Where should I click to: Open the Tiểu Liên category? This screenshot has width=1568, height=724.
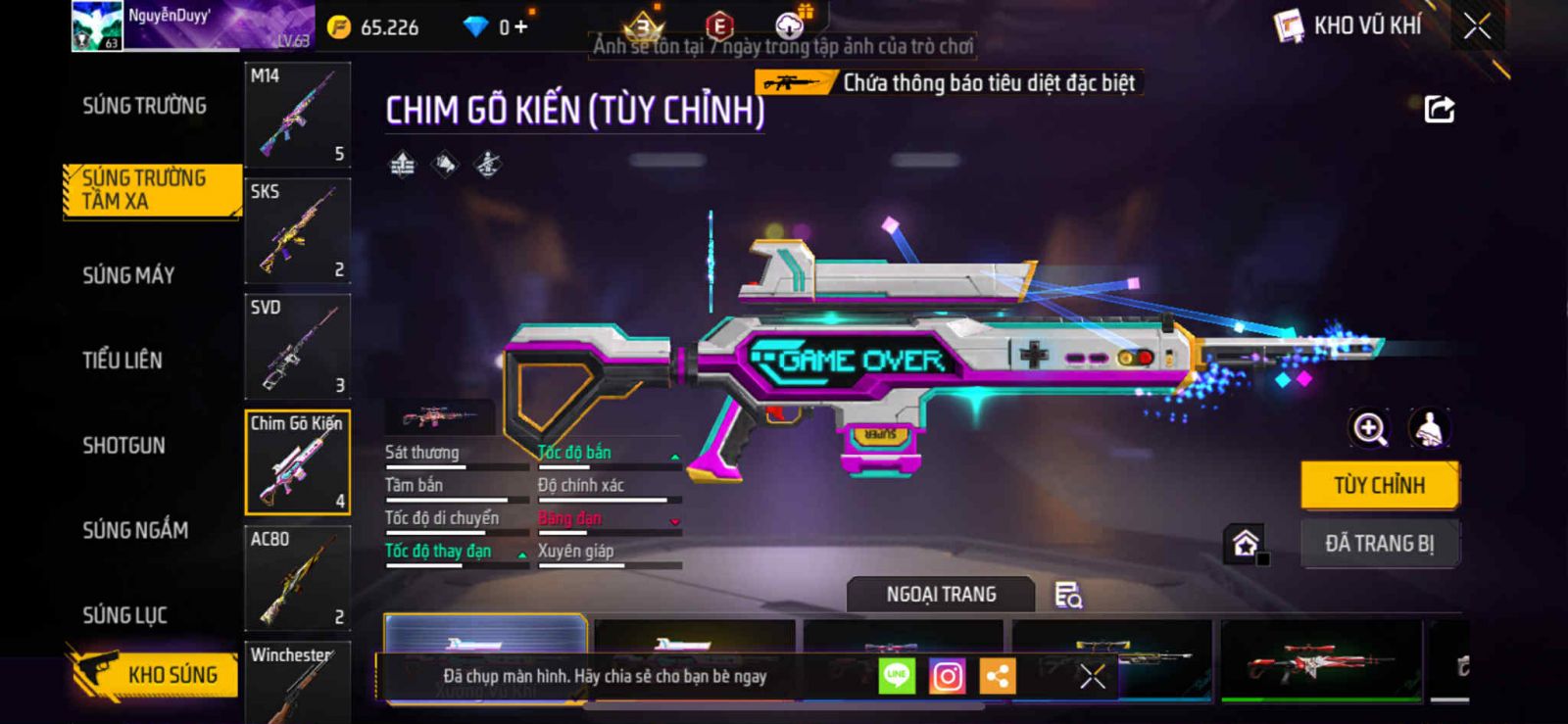[122, 361]
